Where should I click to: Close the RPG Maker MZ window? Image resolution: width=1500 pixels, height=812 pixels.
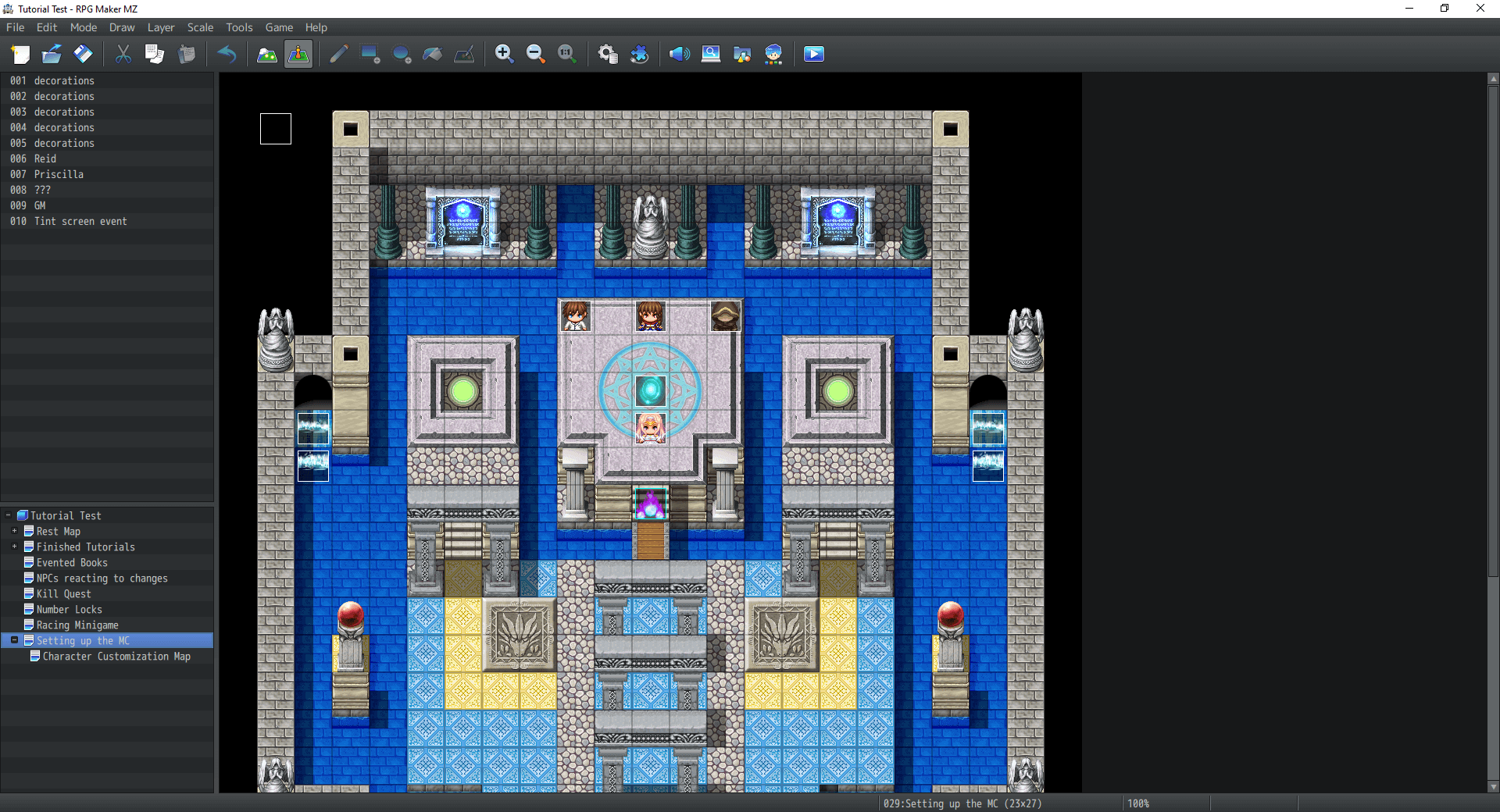point(1480,9)
